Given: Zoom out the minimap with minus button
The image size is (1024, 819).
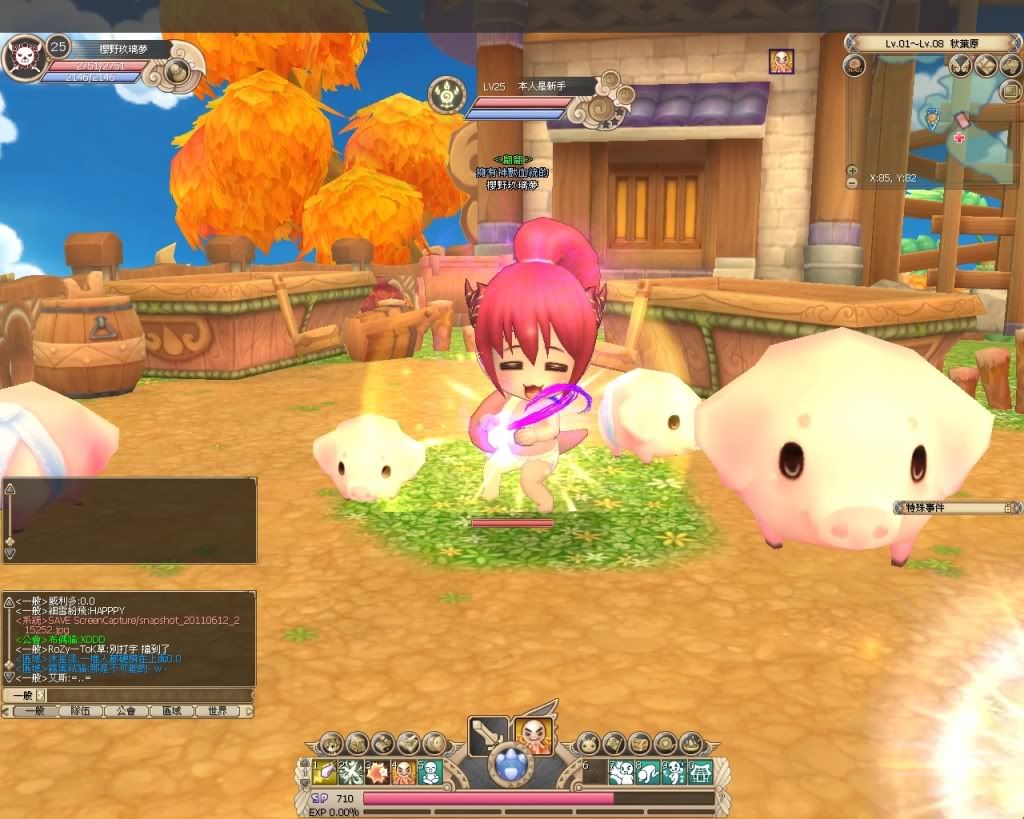Looking at the screenshot, I should (852, 183).
